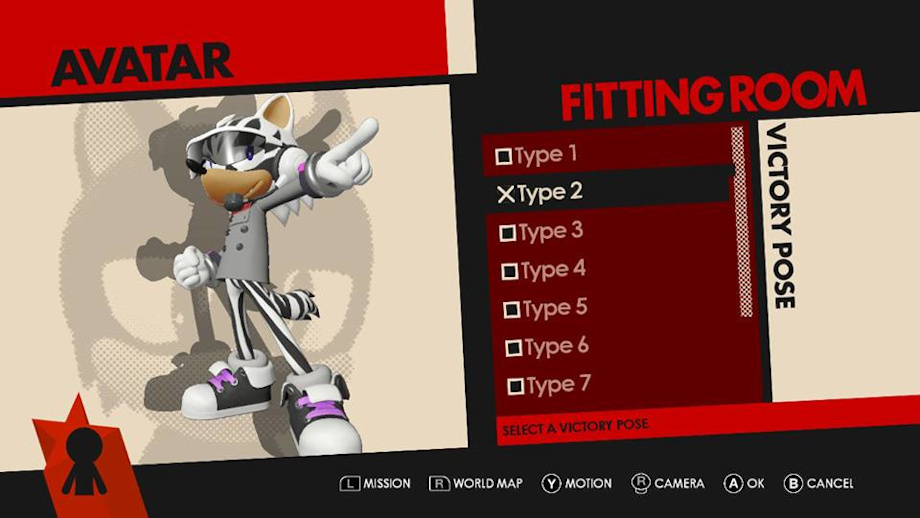The height and width of the screenshot is (518, 920).
Task: Choose Type 5 in the Fitting Room
Action: [546, 308]
